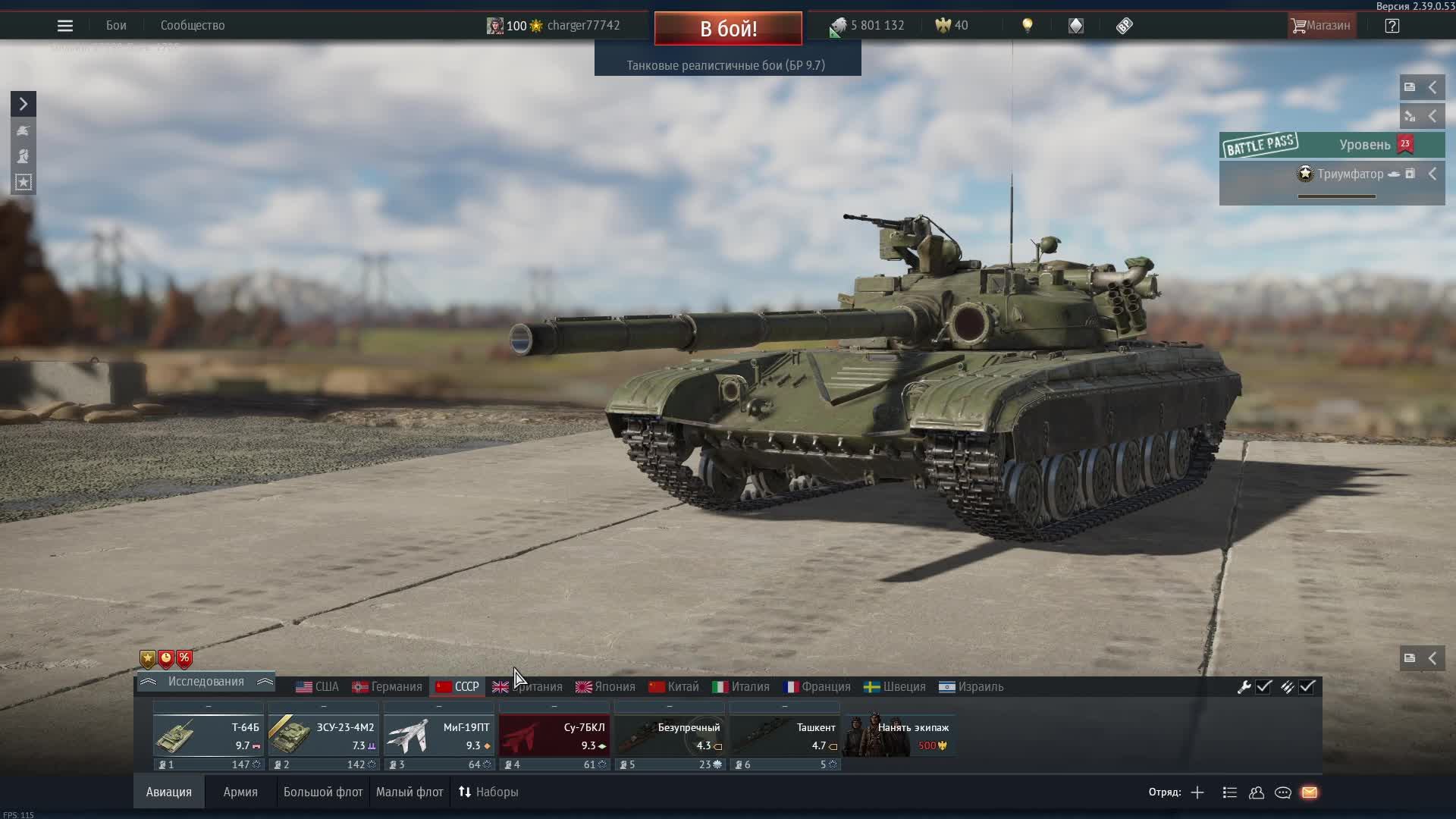This screenshot has width=1456, height=819.
Task: Change game mode Танковые реалистичные бои
Action: pyautogui.click(x=726, y=66)
